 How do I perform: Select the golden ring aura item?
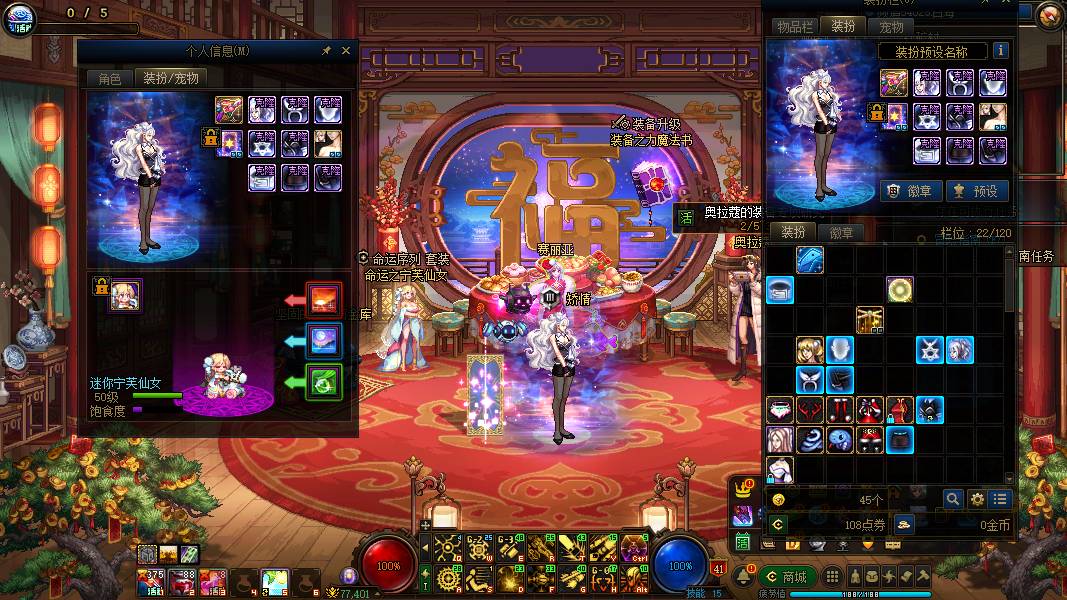tap(900, 290)
